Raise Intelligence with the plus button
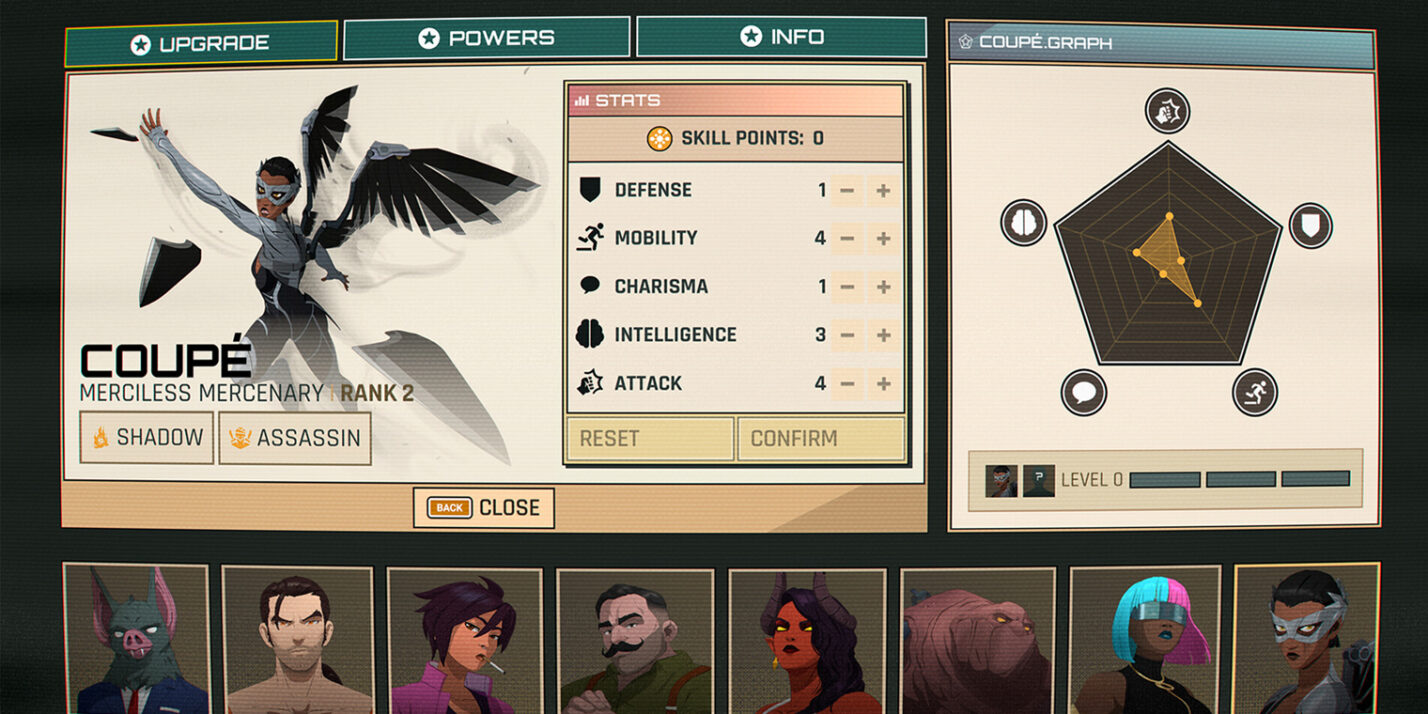Image resolution: width=1428 pixels, height=714 pixels. coord(883,335)
